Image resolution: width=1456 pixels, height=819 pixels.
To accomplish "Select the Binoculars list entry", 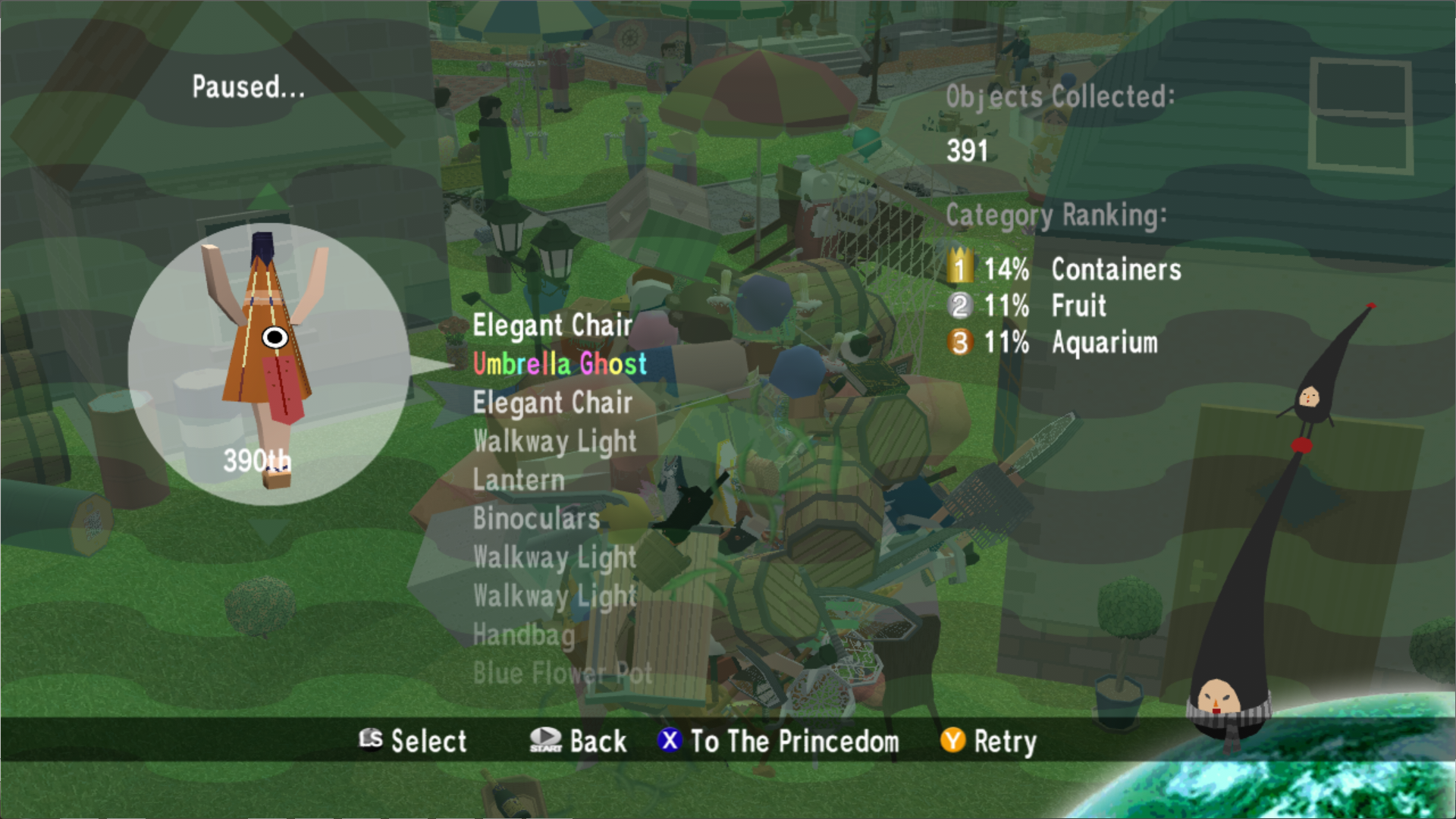I will [x=536, y=519].
